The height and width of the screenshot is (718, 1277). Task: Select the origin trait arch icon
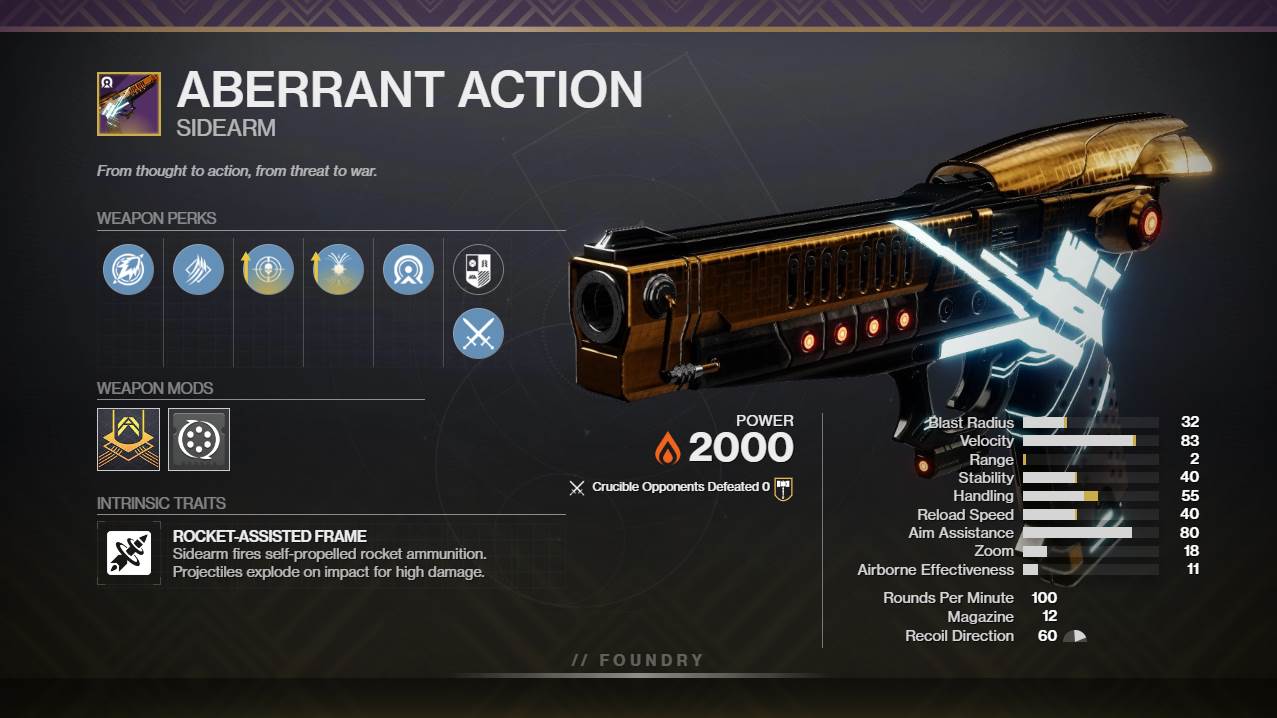pyautogui.click(x=408, y=270)
